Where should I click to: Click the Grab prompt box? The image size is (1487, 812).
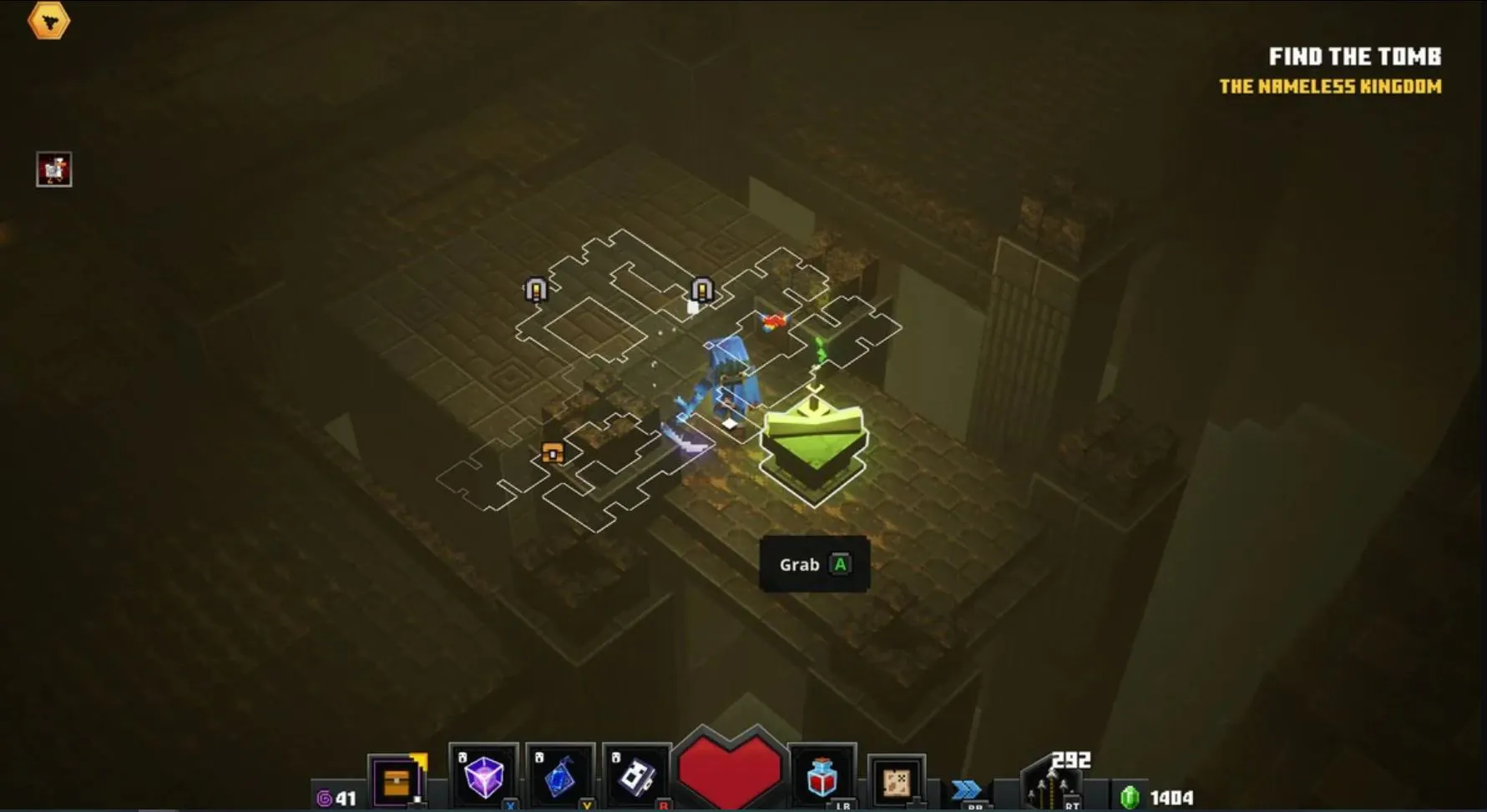[x=814, y=565]
